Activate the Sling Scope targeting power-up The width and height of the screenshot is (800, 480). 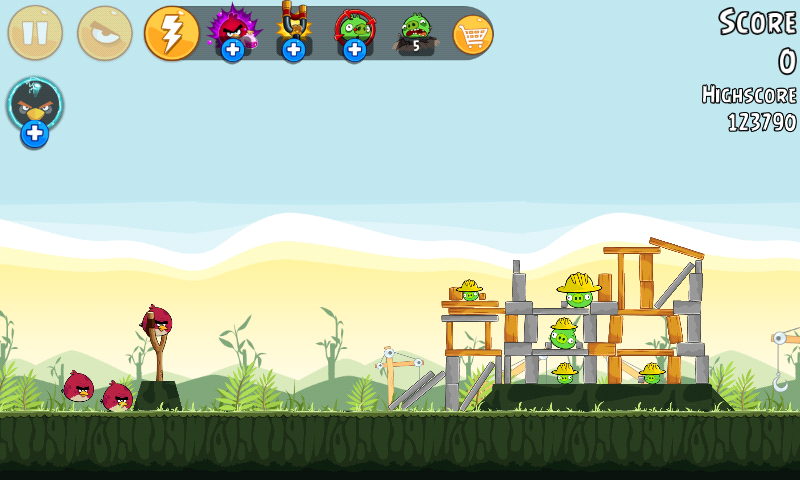click(x=354, y=32)
